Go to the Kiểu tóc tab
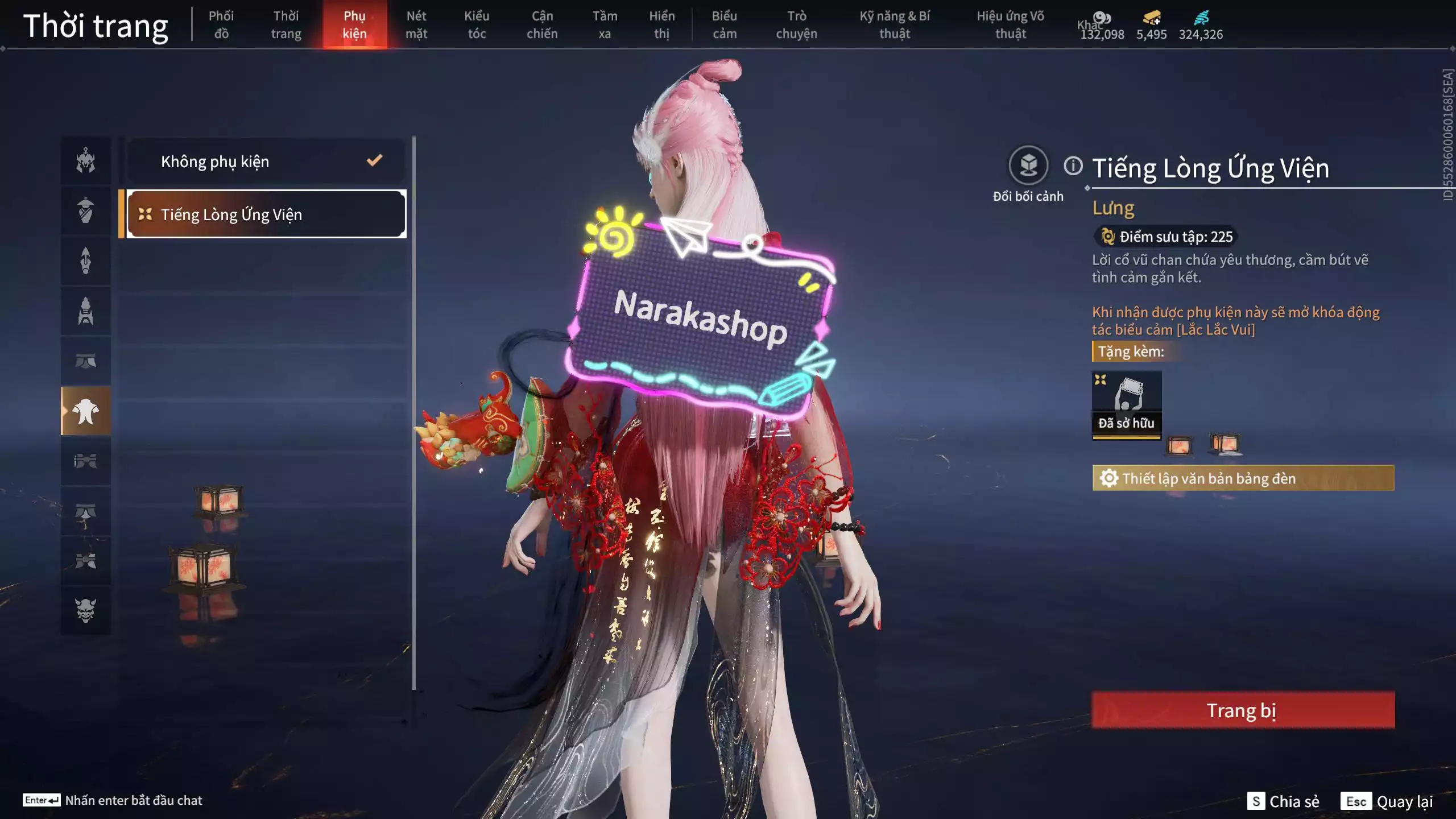1456x819 pixels. (477, 24)
